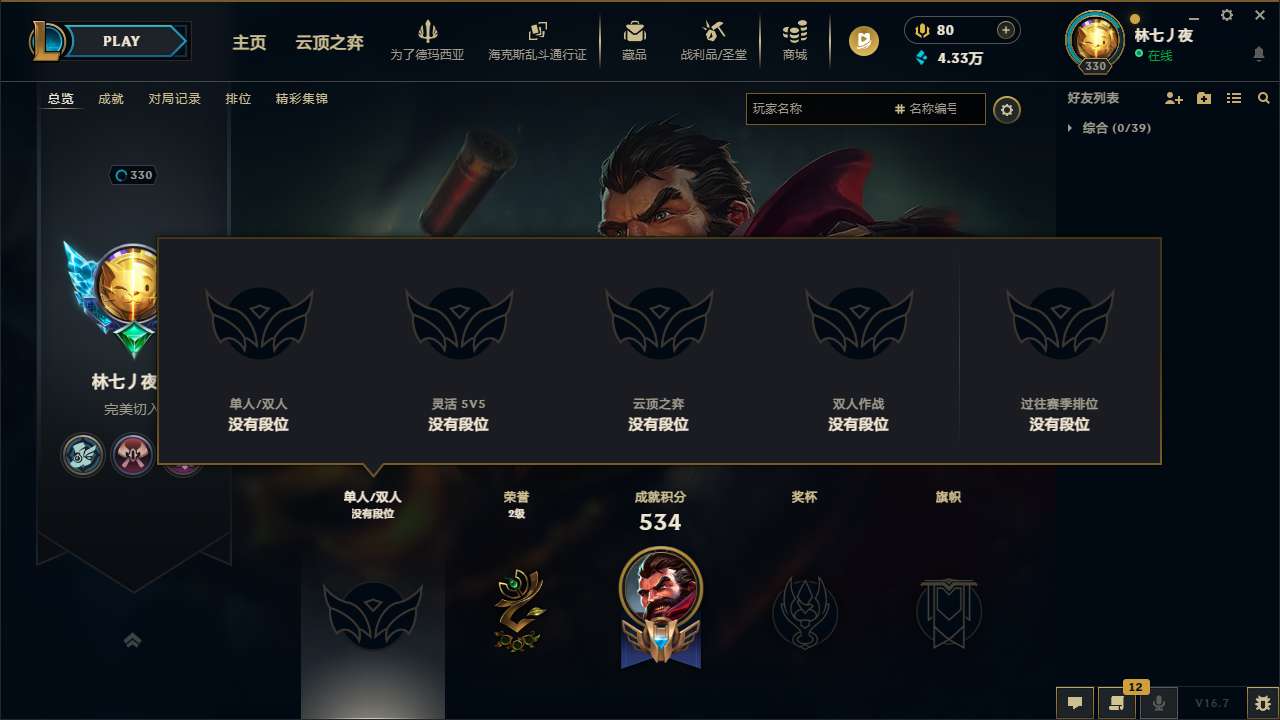Click the add friend icon

[x=1173, y=98]
